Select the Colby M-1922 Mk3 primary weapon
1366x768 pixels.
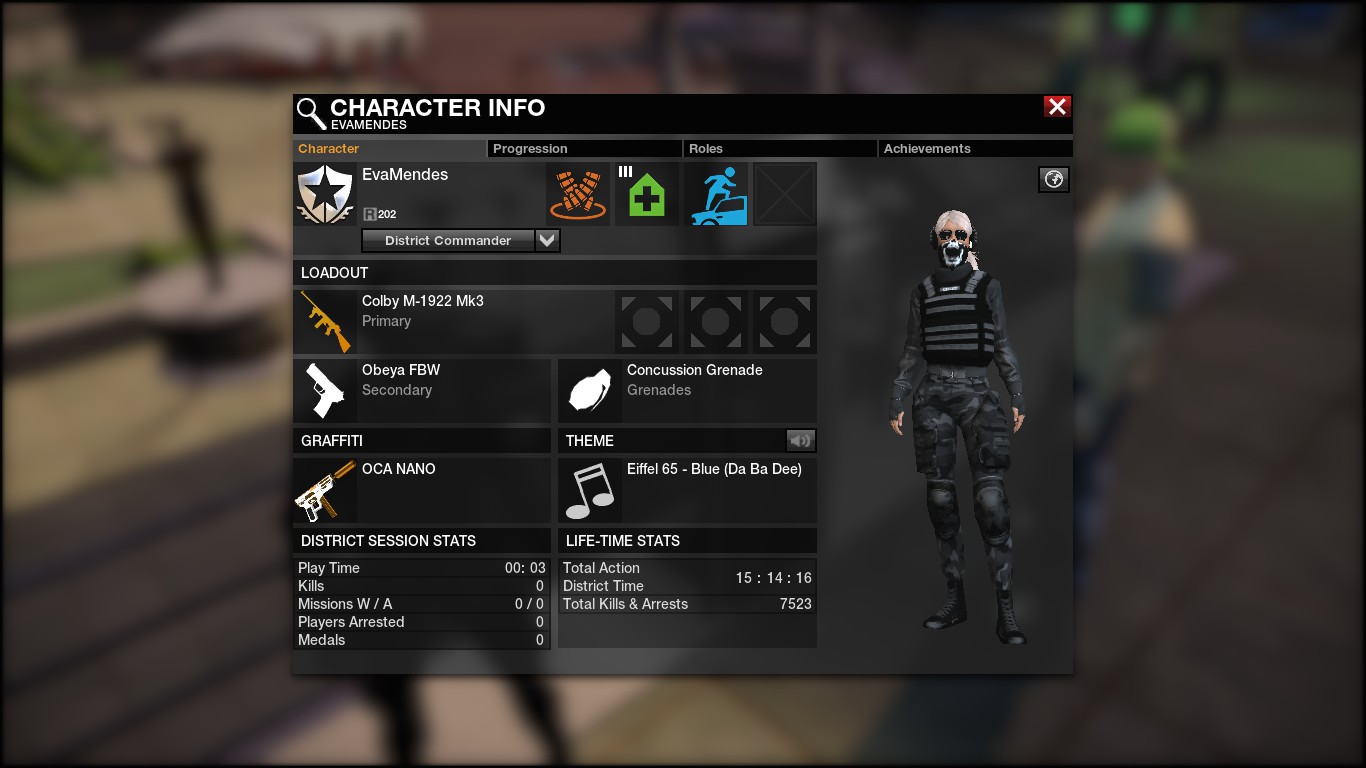pos(326,322)
